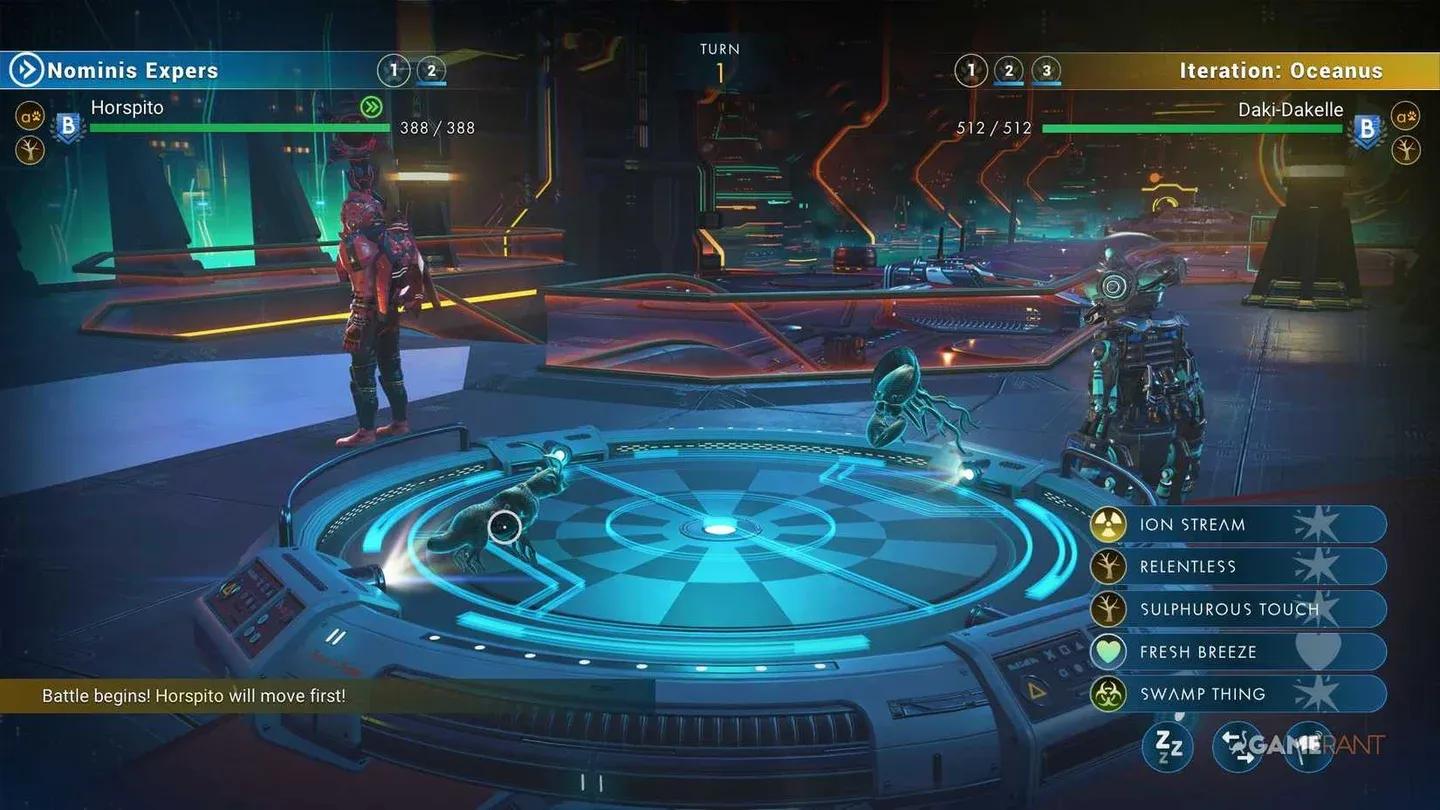Click Horspito's paw print badge icon

pyautogui.click(x=30, y=116)
